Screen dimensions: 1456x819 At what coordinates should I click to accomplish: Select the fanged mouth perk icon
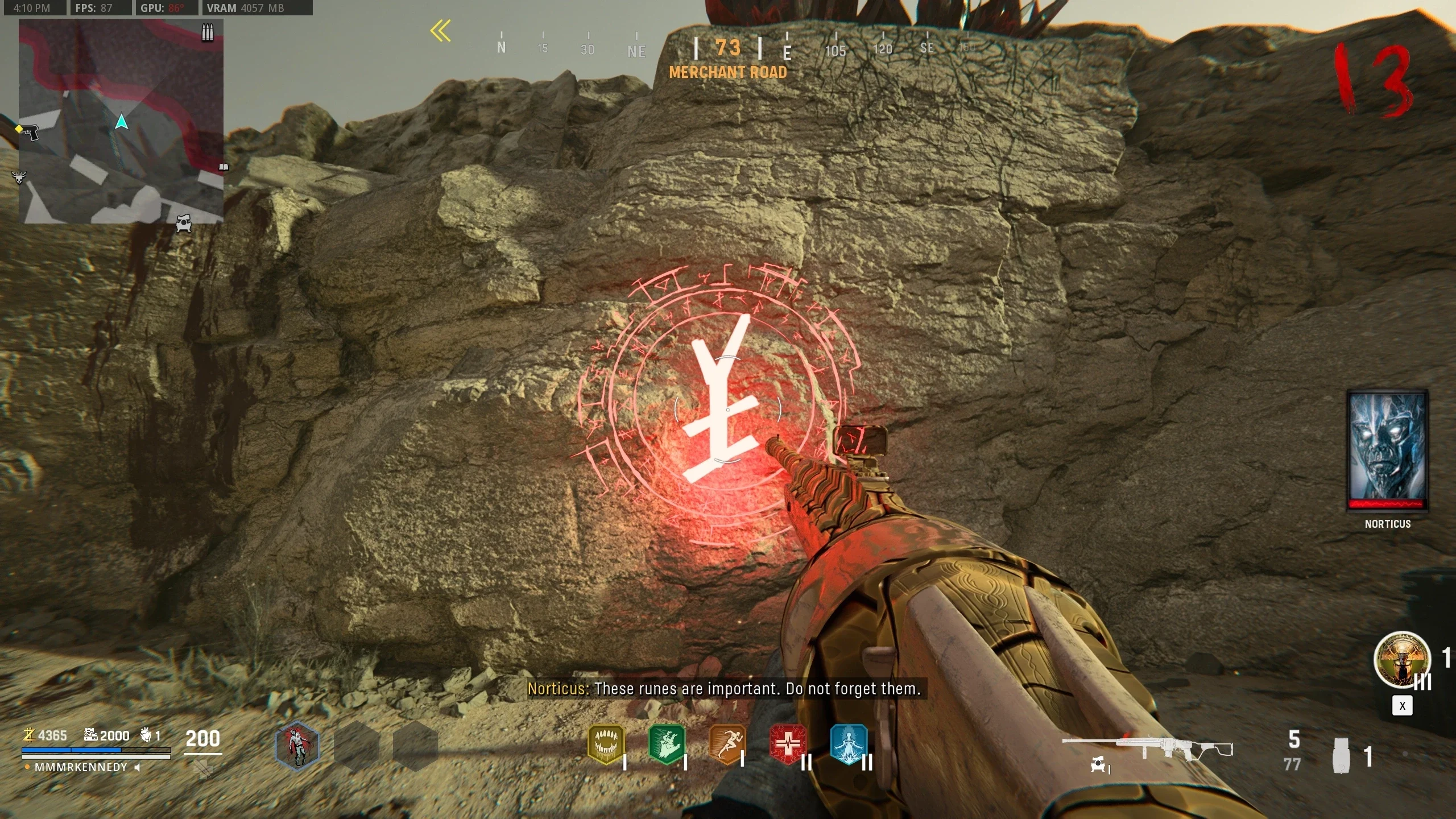[606, 744]
